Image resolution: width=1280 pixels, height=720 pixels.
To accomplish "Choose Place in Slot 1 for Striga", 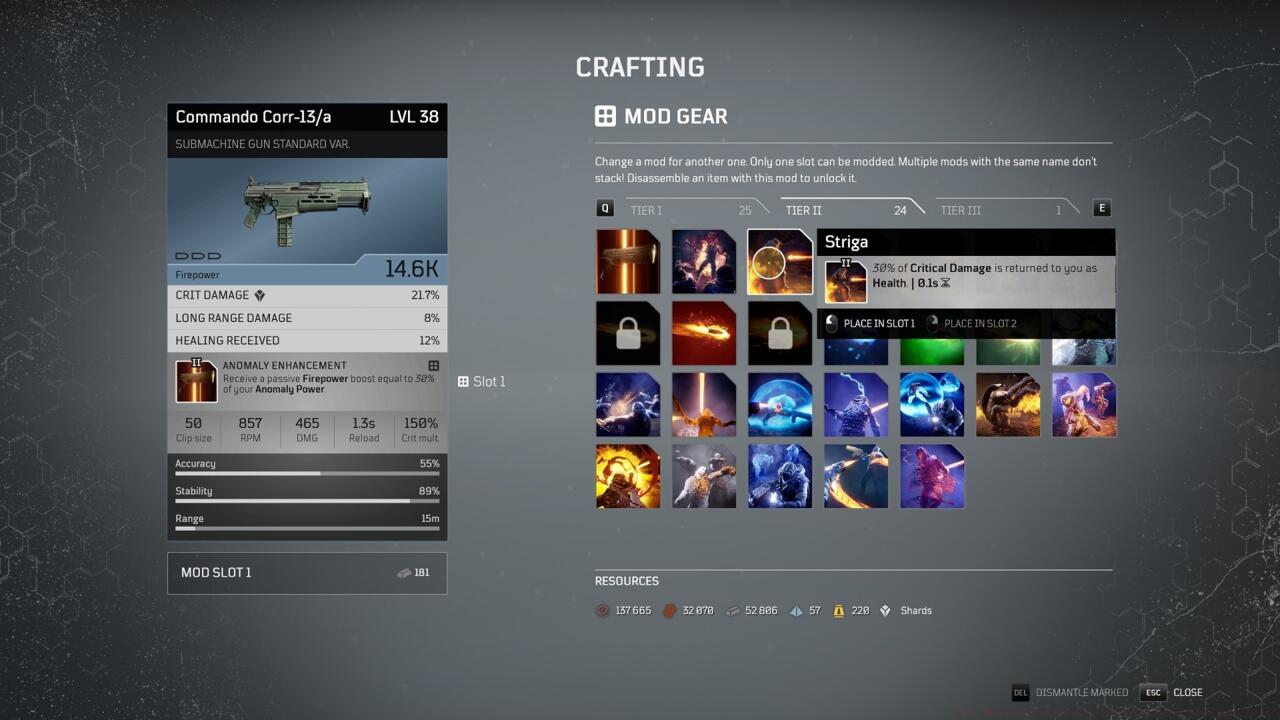I will click(x=880, y=322).
